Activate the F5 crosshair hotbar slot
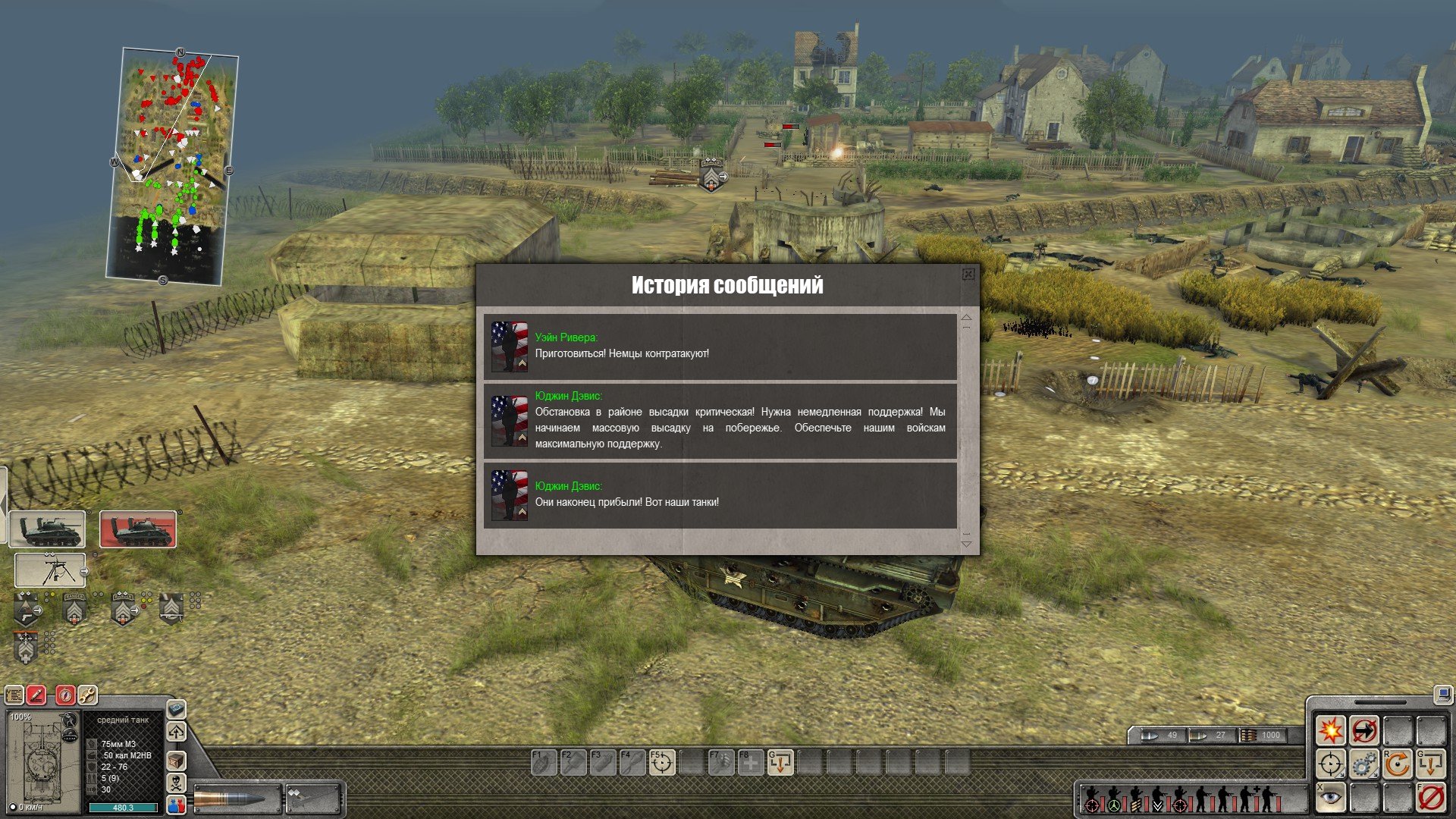Screen dimensions: 1456x819 pyautogui.click(x=662, y=762)
